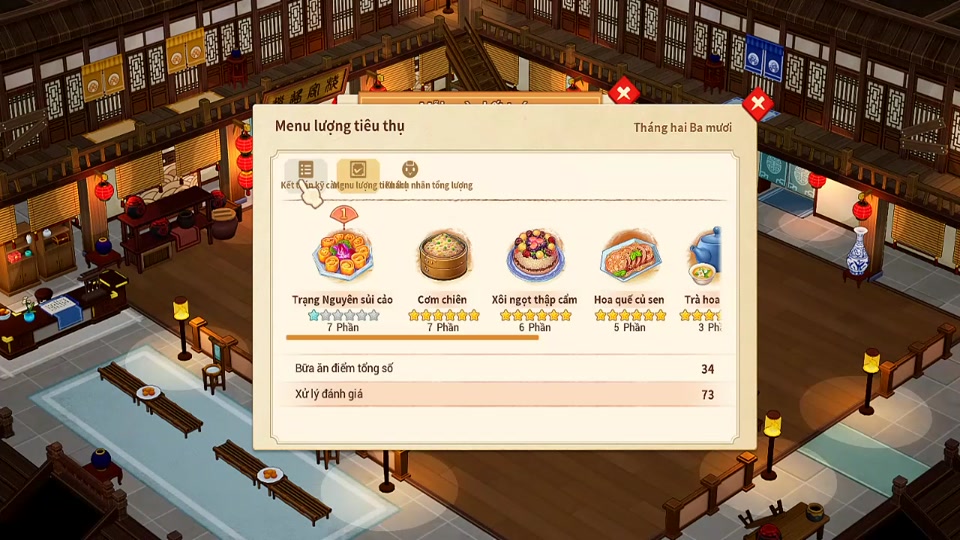Select the Menu lượng tiêu thụ tab
Viewport: 960px width, 540px height.
(x=357, y=171)
